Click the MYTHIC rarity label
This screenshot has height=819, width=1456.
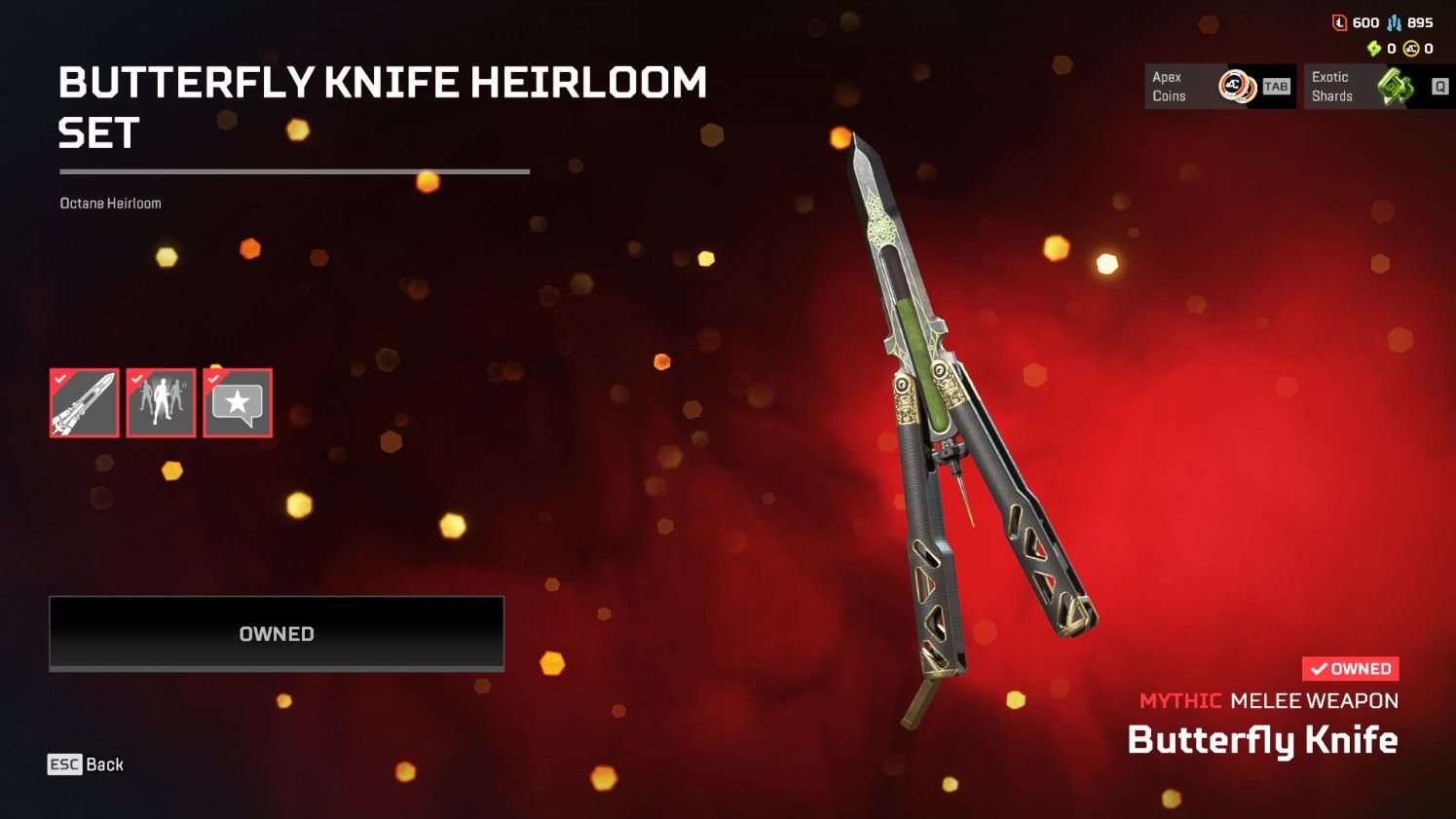pyautogui.click(x=1180, y=700)
